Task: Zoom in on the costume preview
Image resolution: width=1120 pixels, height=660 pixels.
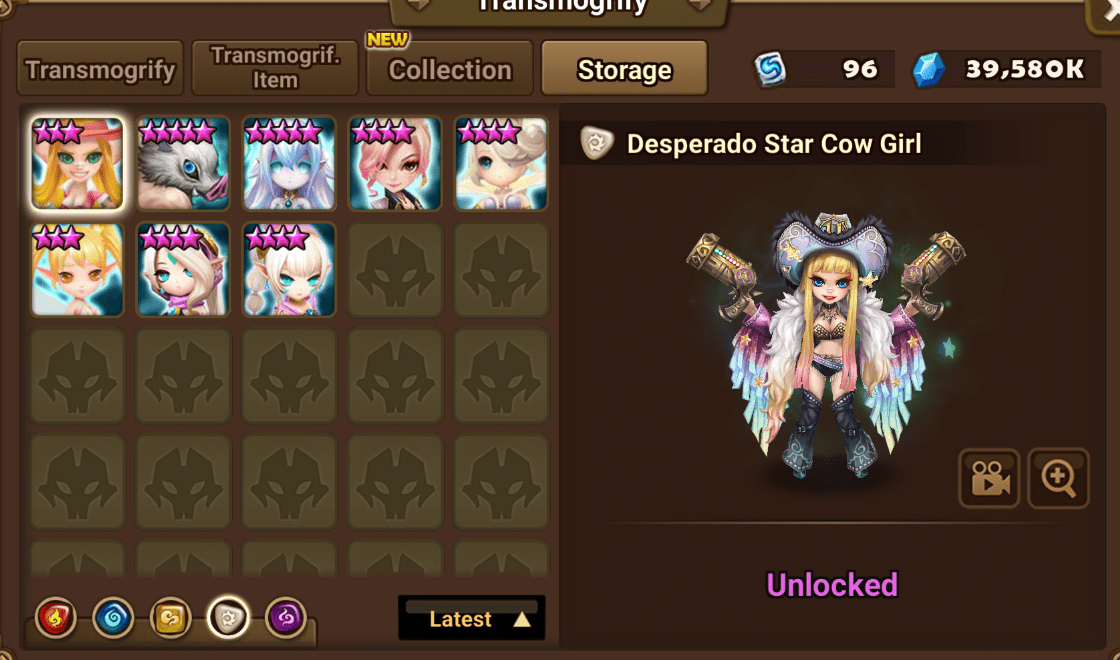Action: pyautogui.click(x=1058, y=479)
